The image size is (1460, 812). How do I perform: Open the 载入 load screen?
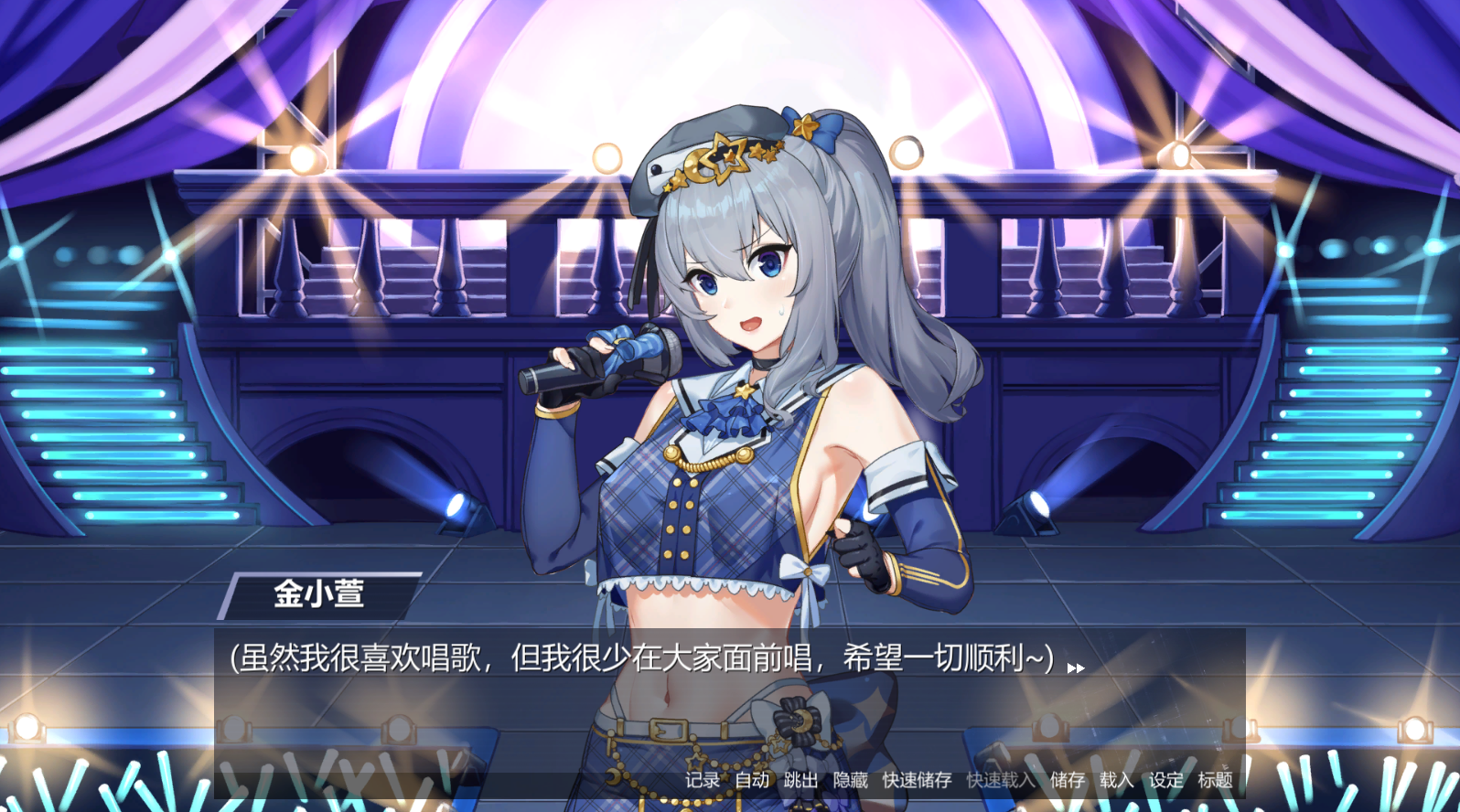tap(1117, 781)
